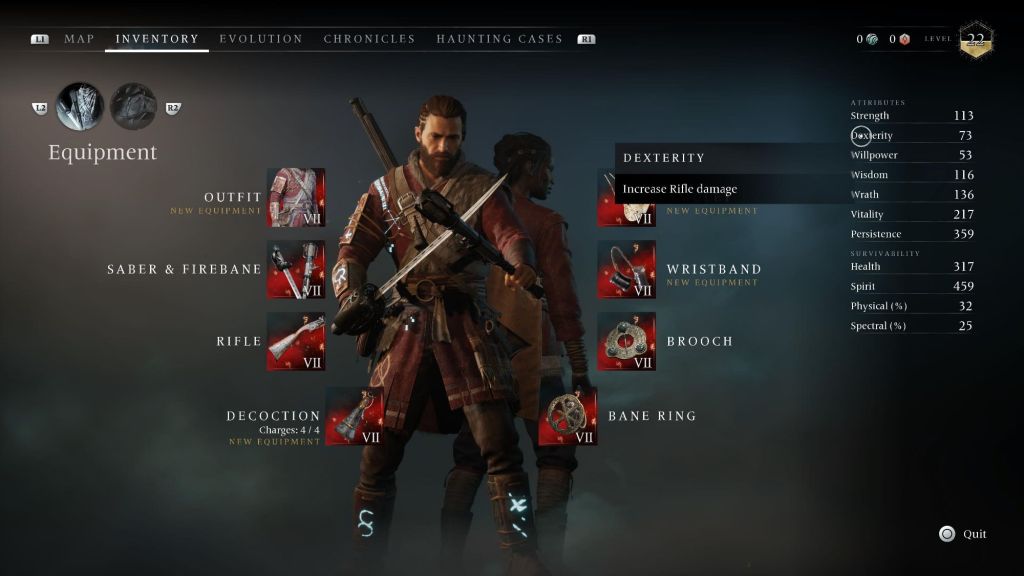This screenshot has height=576, width=1024.
Task: Open the Evolution tab
Action: (261, 39)
